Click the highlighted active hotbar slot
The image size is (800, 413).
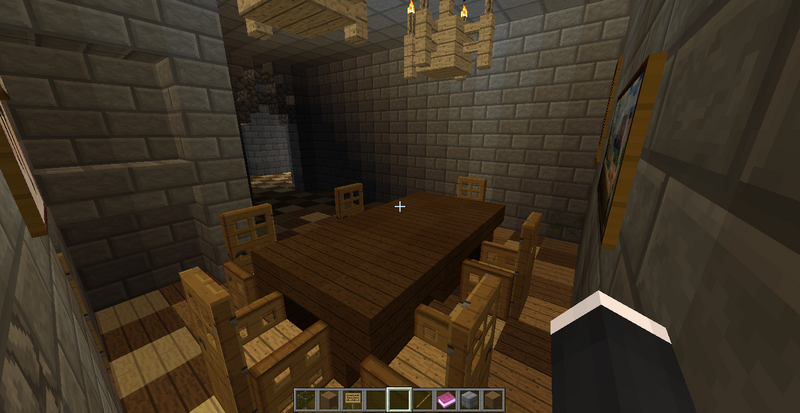click(399, 400)
